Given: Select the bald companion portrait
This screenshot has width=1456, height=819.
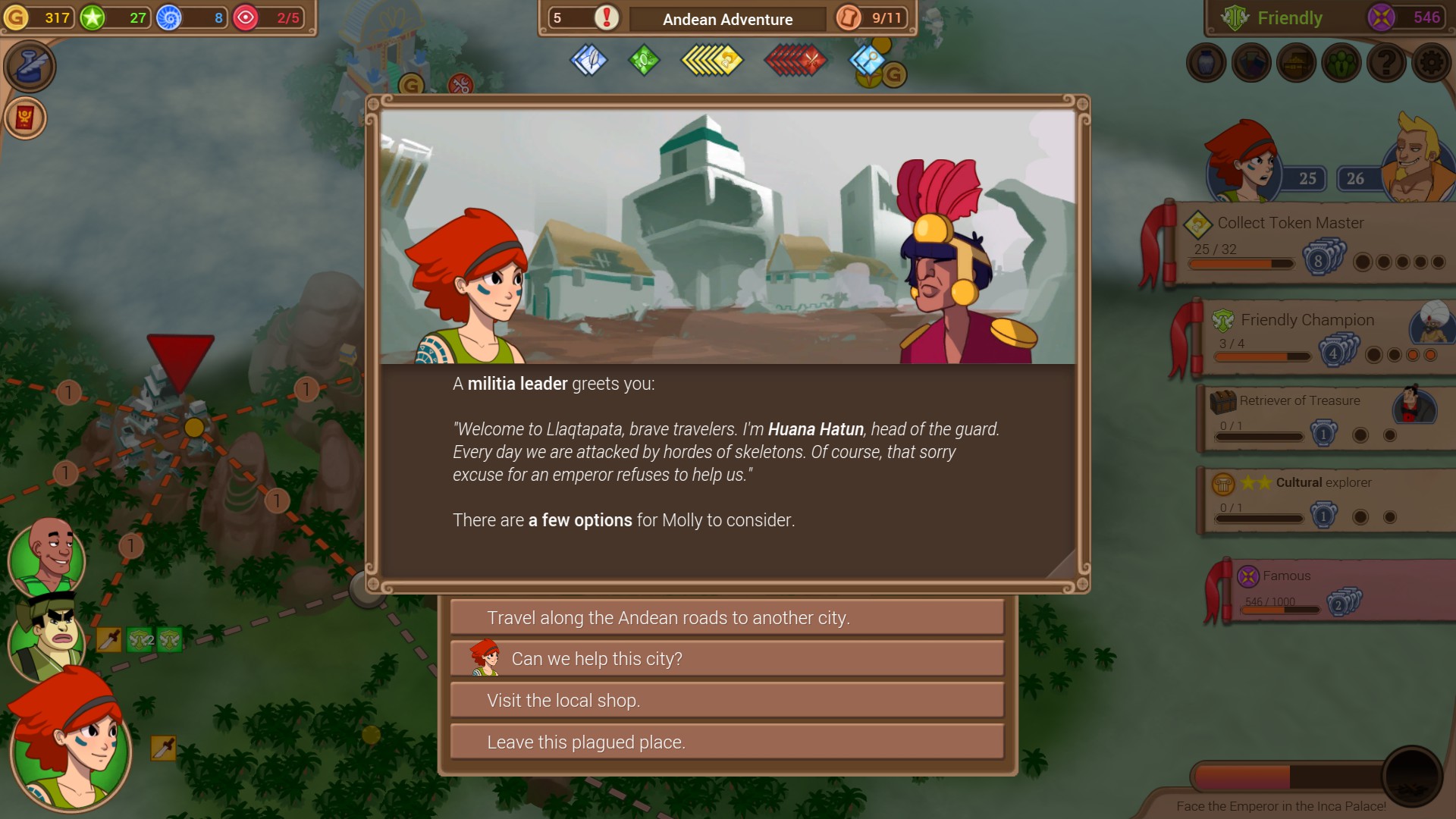Looking at the screenshot, I should pyautogui.click(x=47, y=556).
